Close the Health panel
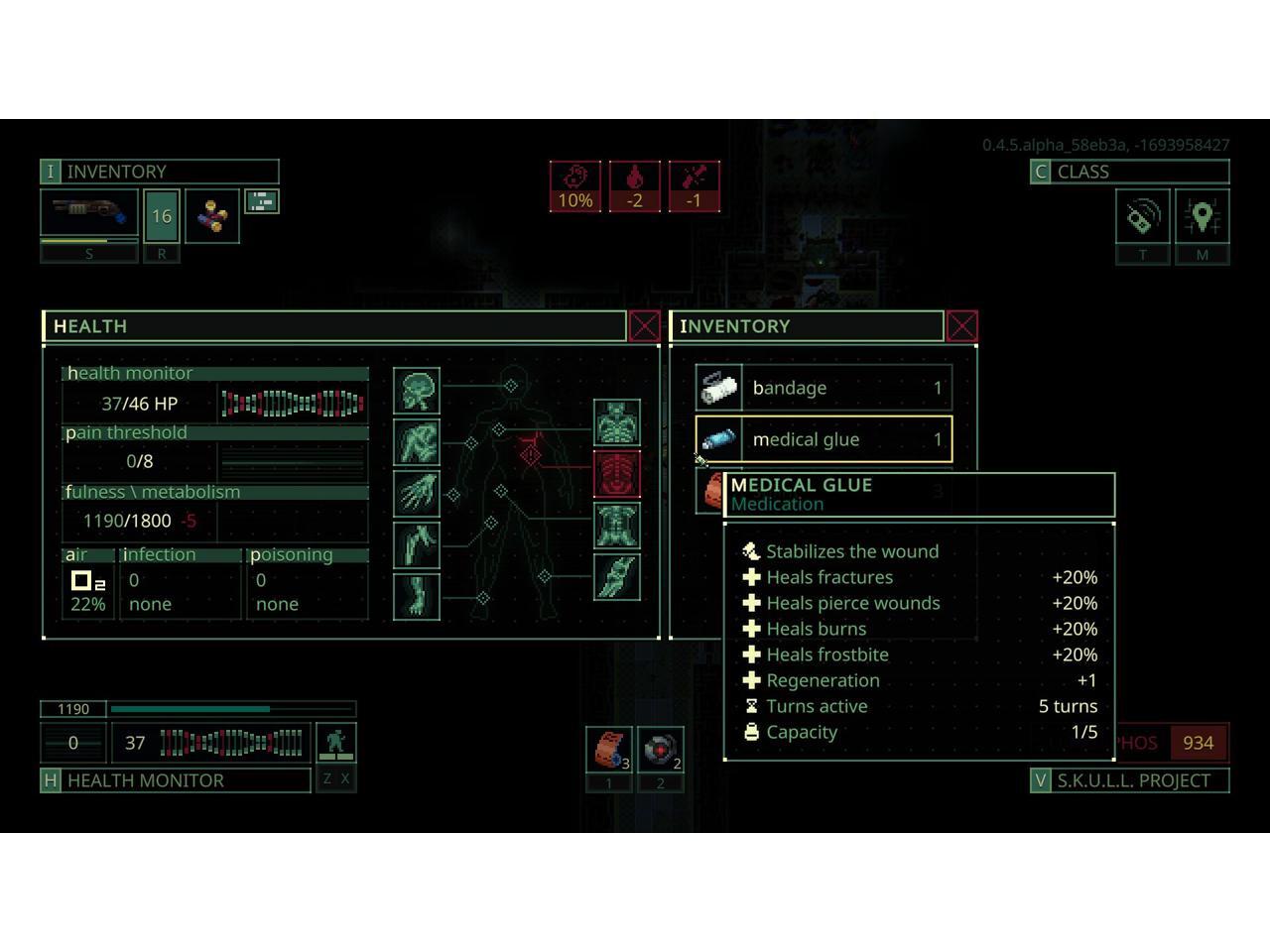The height and width of the screenshot is (952, 1270). click(x=644, y=326)
